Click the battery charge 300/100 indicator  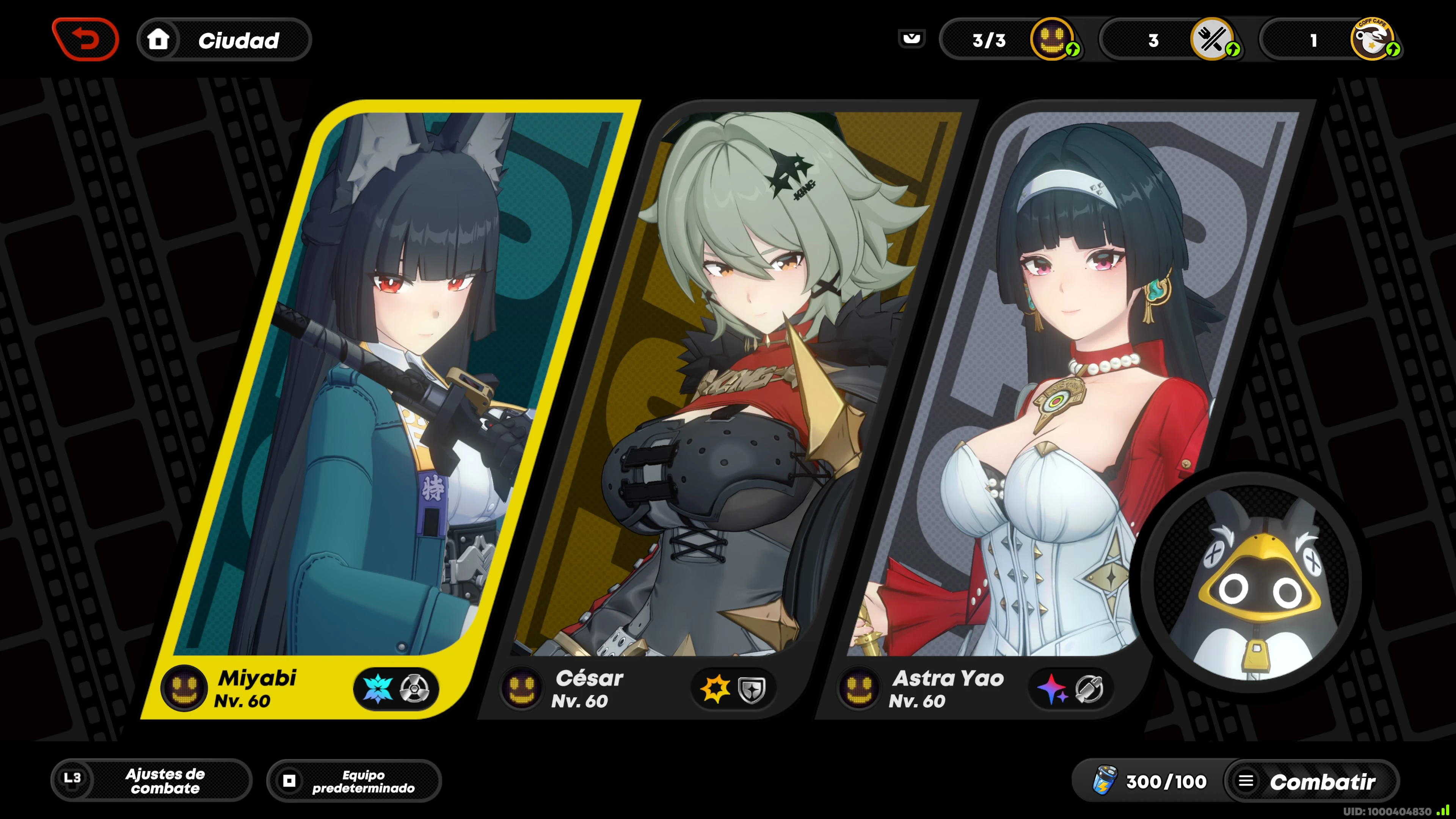point(1150,782)
